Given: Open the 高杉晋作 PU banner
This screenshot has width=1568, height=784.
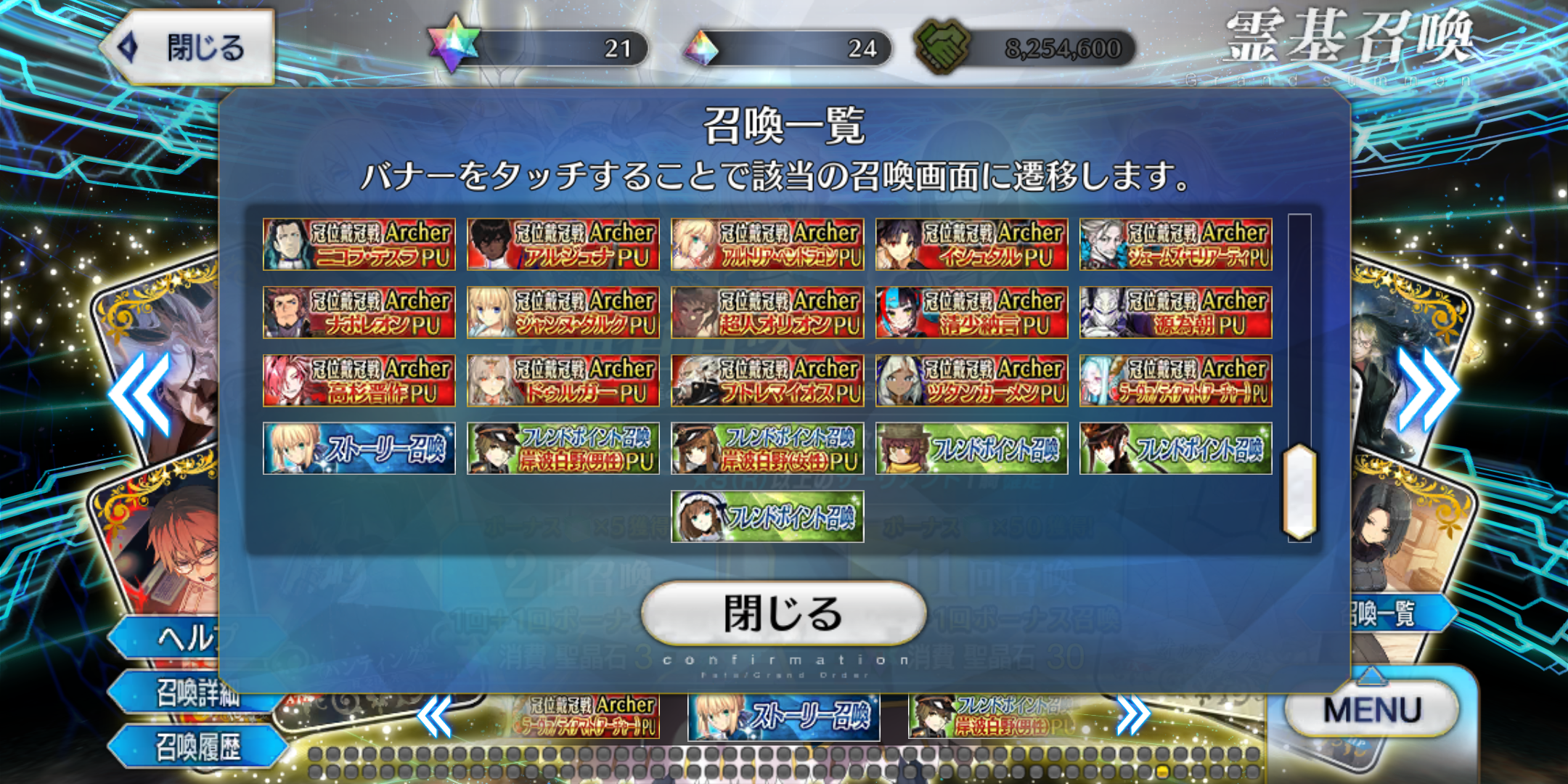Looking at the screenshot, I should pyautogui.click(x=359, y=380).
